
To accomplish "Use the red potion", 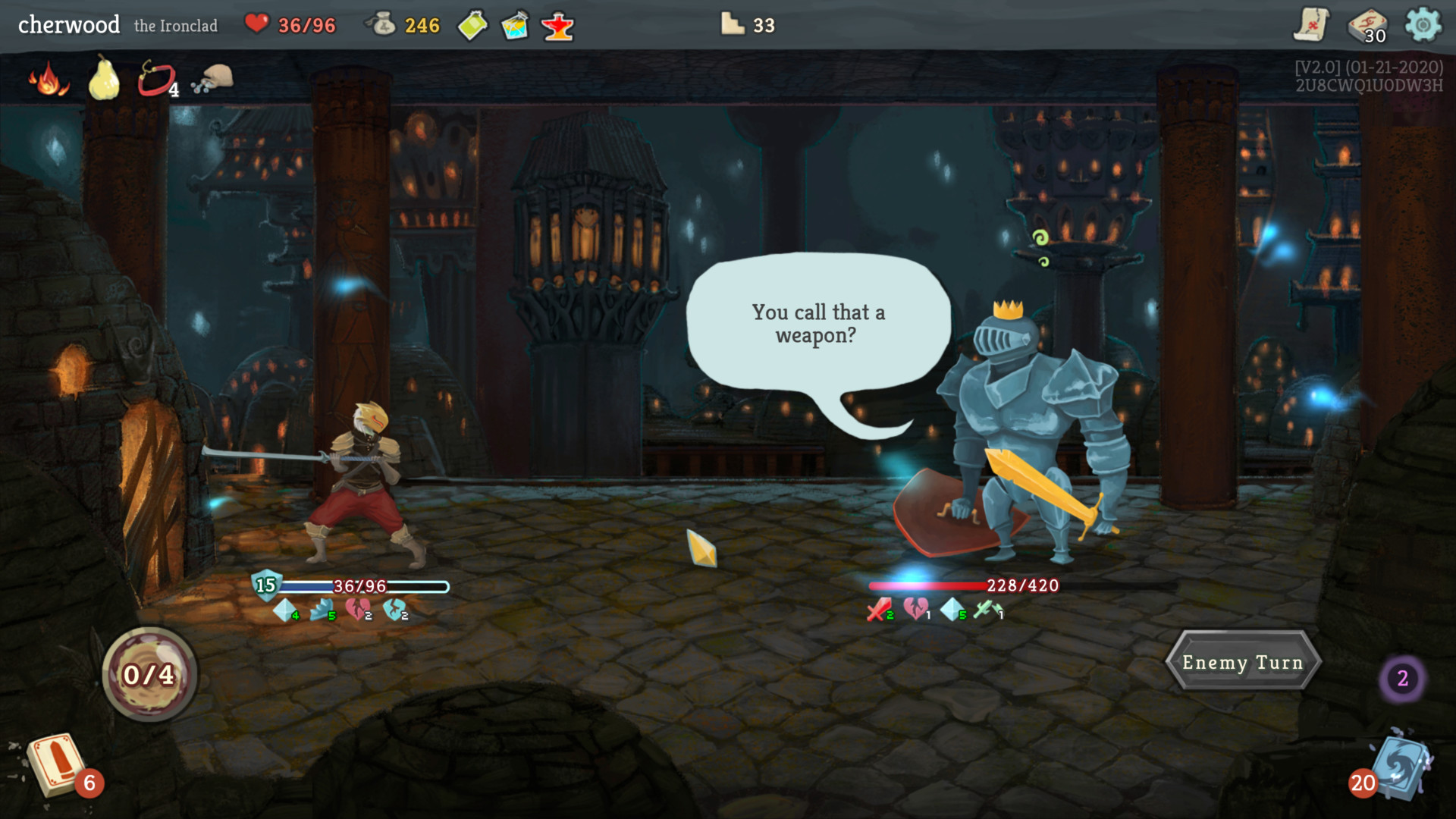I will pyautogui.click(x=558, y=27).
